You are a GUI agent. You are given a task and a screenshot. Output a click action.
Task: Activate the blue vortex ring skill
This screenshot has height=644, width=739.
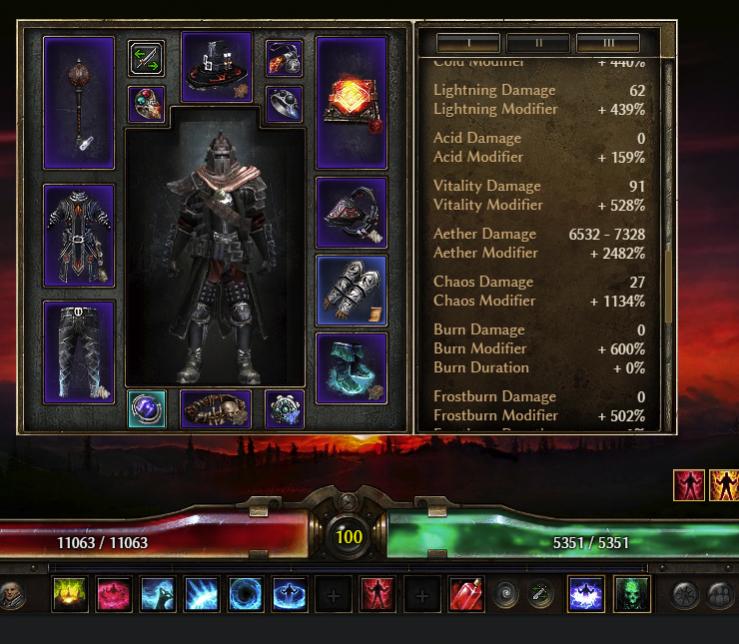click(246, 595)
